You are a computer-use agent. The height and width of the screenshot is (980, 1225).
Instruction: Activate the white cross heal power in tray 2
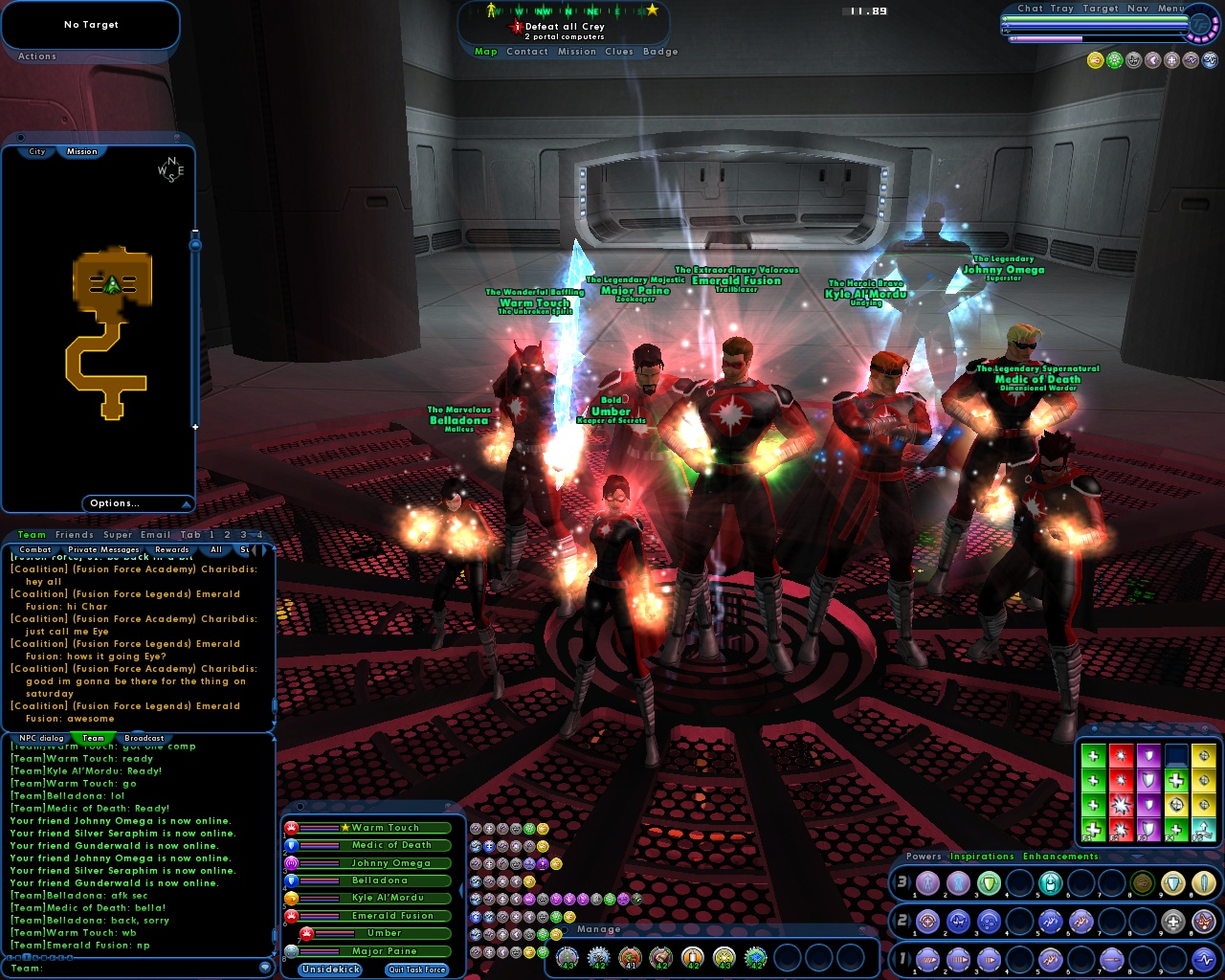coord(1173,921)
